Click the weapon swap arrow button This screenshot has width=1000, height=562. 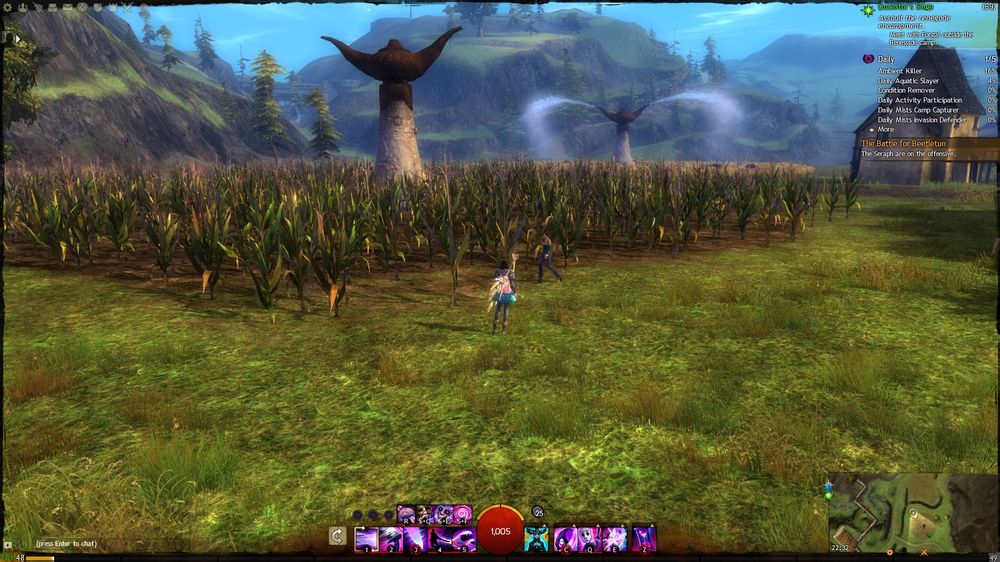tap(338, 537)
